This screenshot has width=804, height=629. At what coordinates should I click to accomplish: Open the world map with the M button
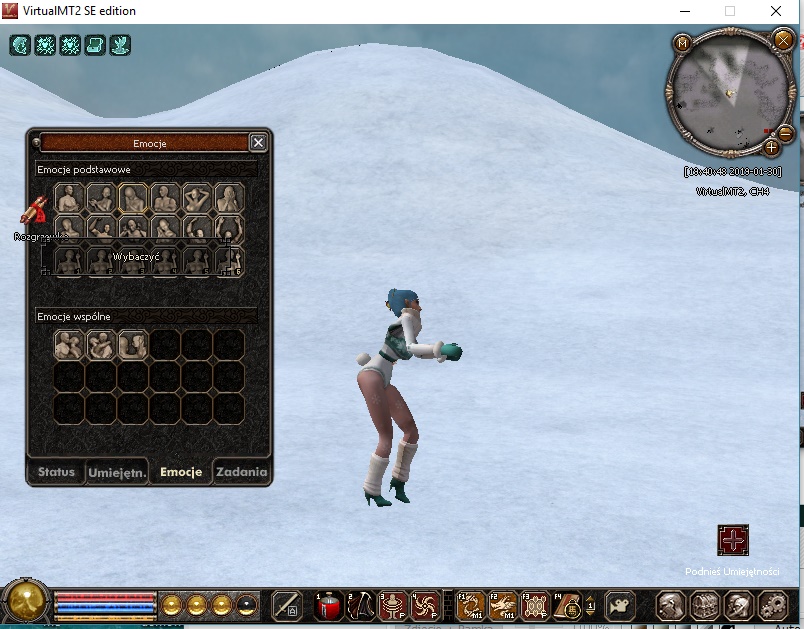pyautogui.click(x=683, y=43)
